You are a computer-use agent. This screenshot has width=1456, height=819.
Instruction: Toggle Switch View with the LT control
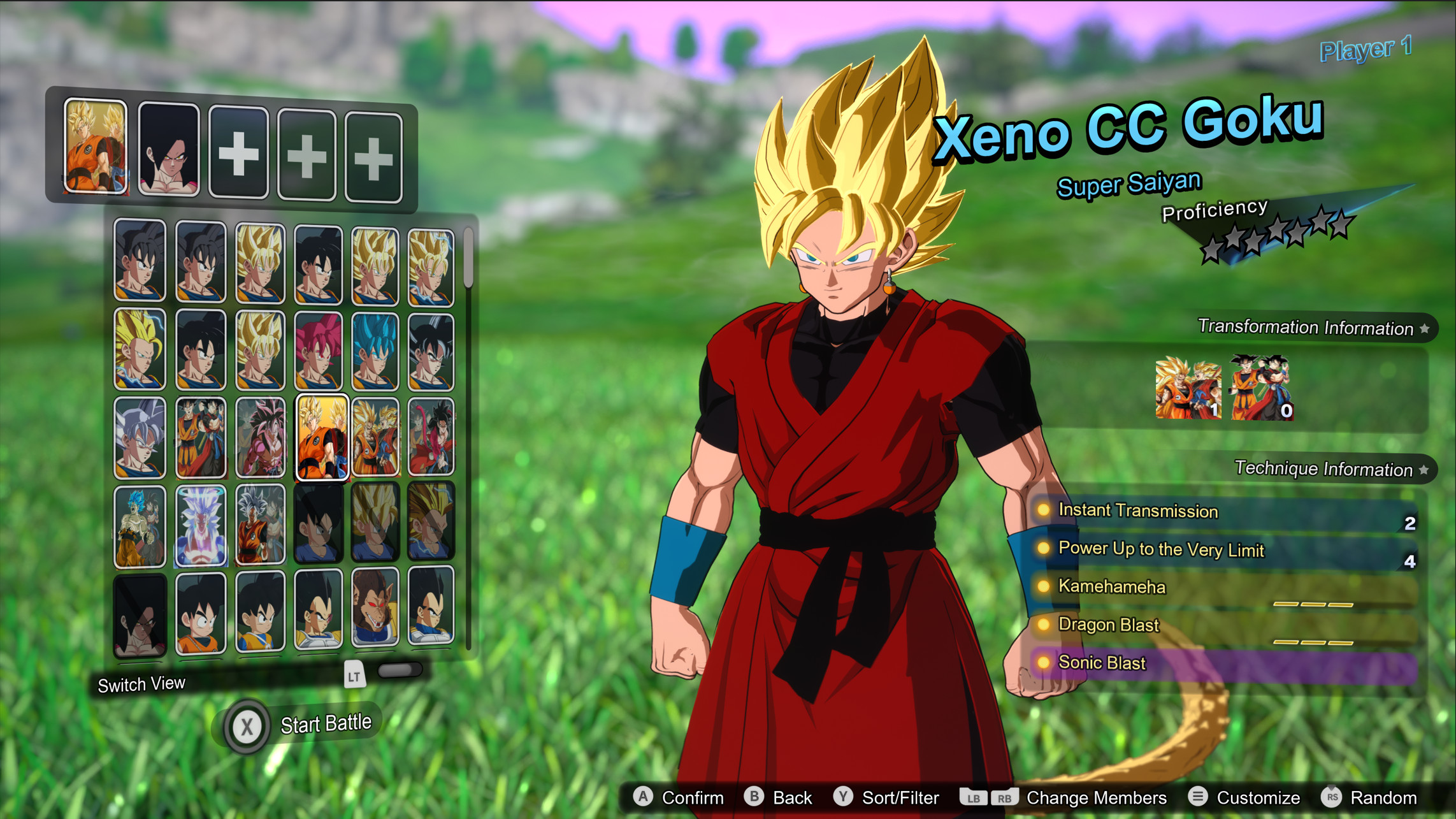tap(354, 676)
